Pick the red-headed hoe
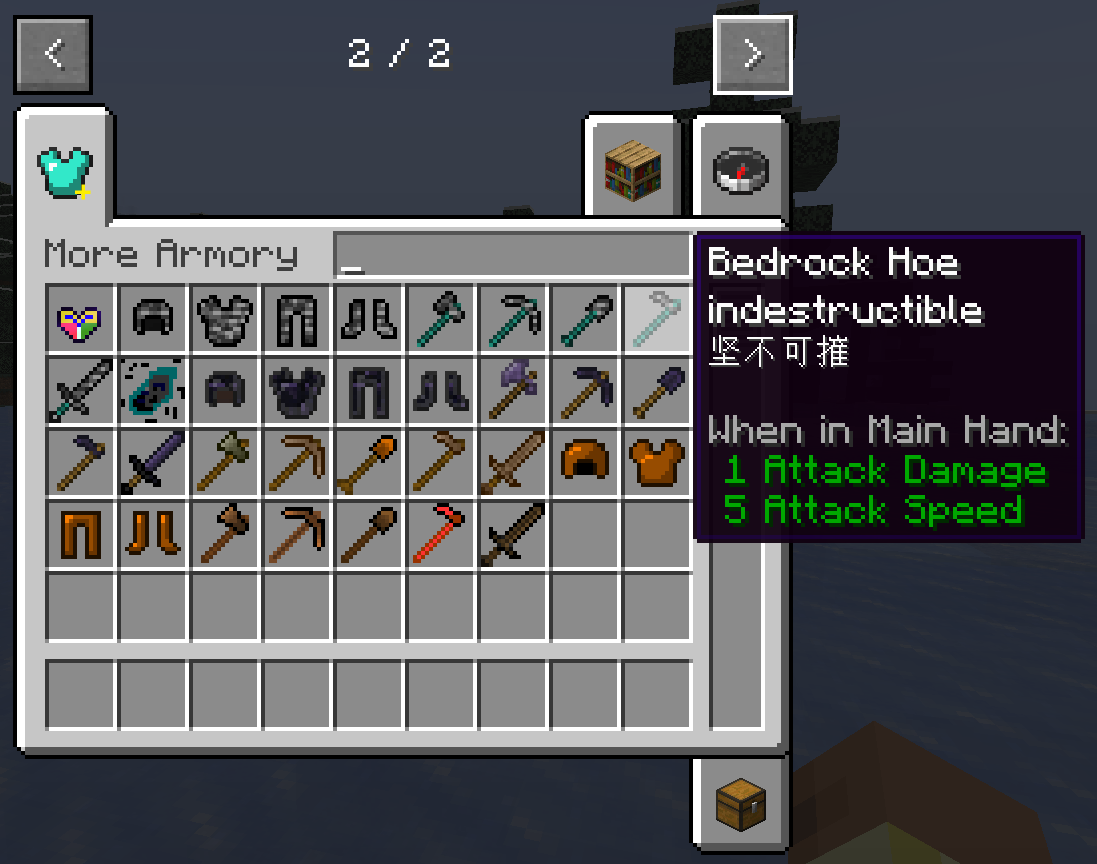 [x=441, y=535]
